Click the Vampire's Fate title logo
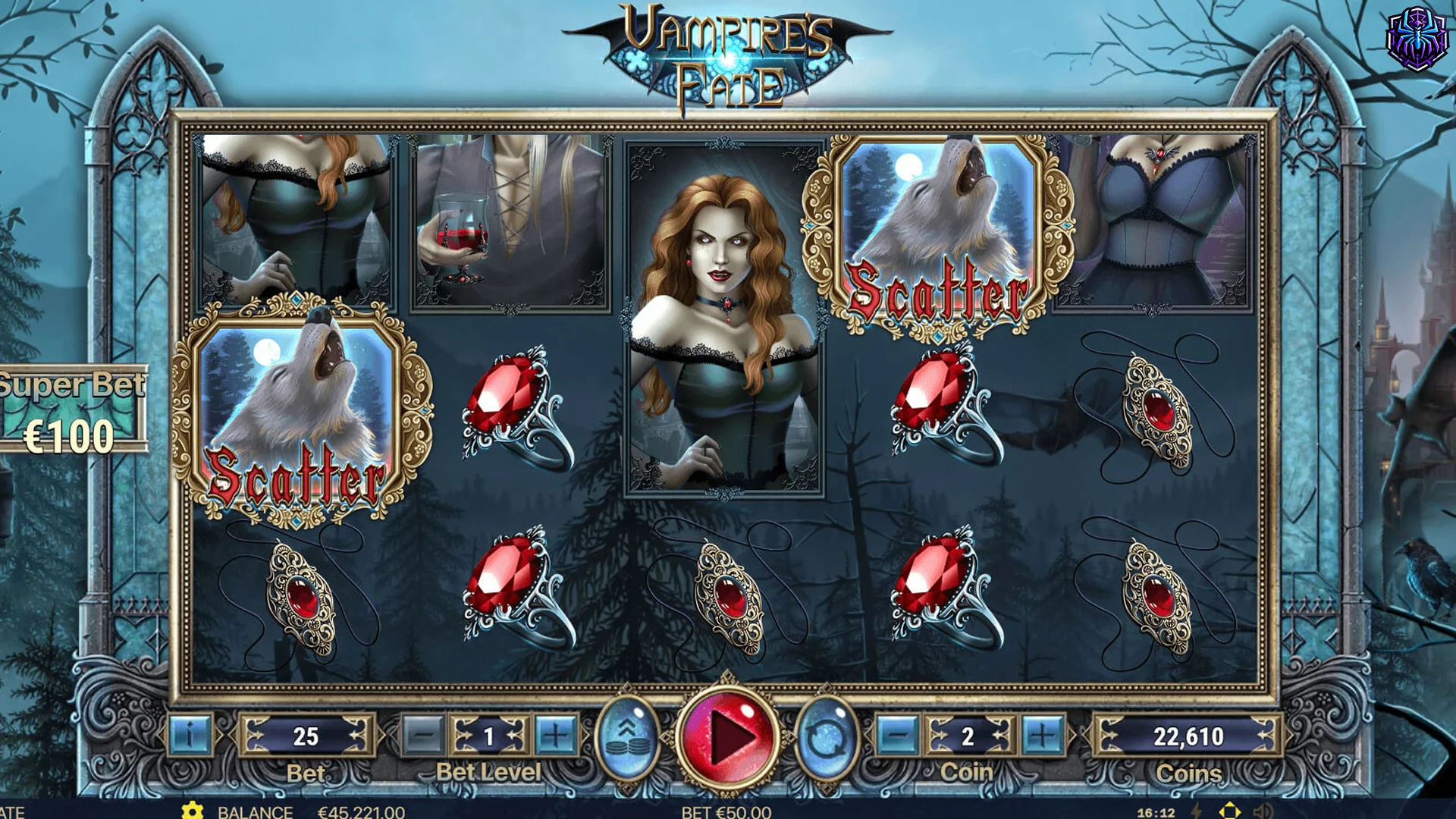 [x=728, y=57]
